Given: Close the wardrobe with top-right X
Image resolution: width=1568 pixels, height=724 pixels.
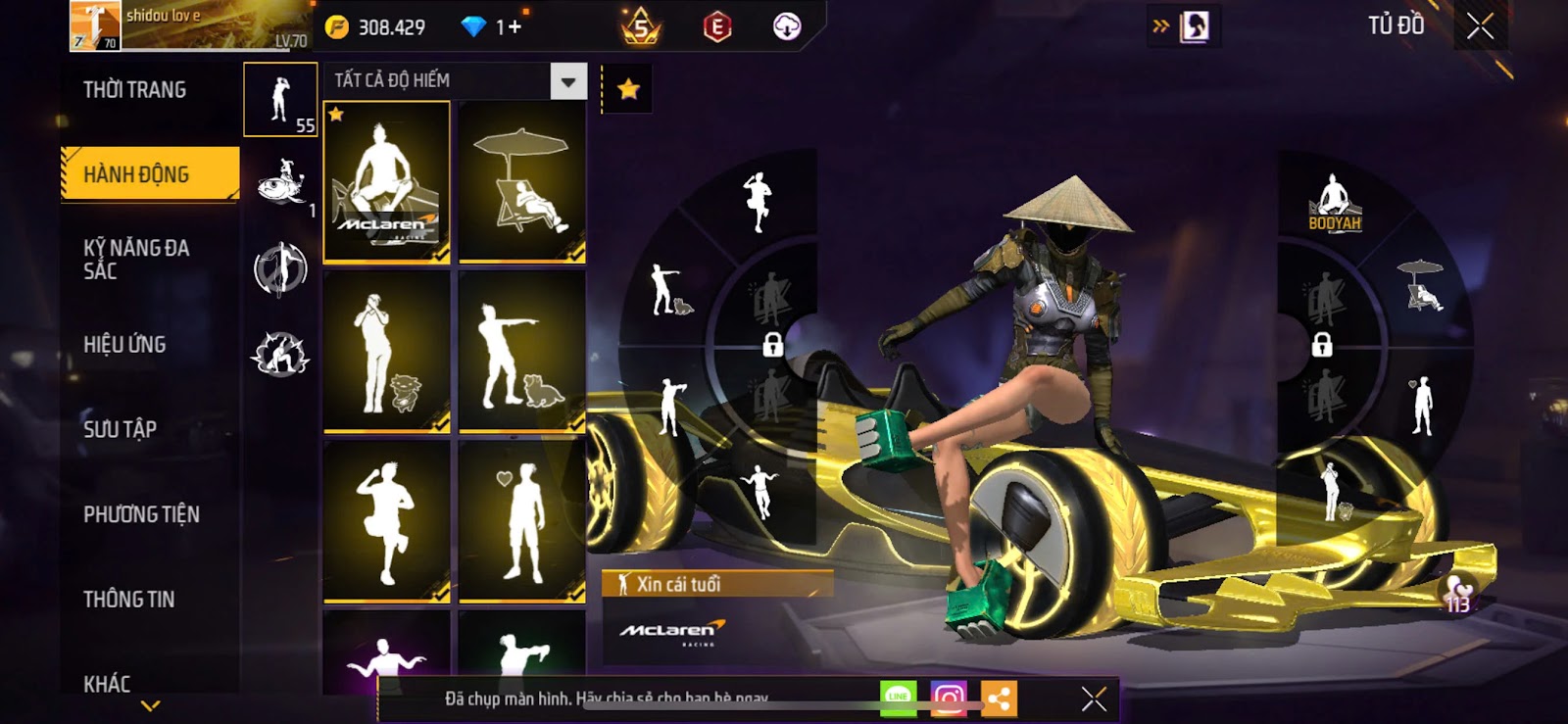Looking at the screenshot, I should 1480,26.
